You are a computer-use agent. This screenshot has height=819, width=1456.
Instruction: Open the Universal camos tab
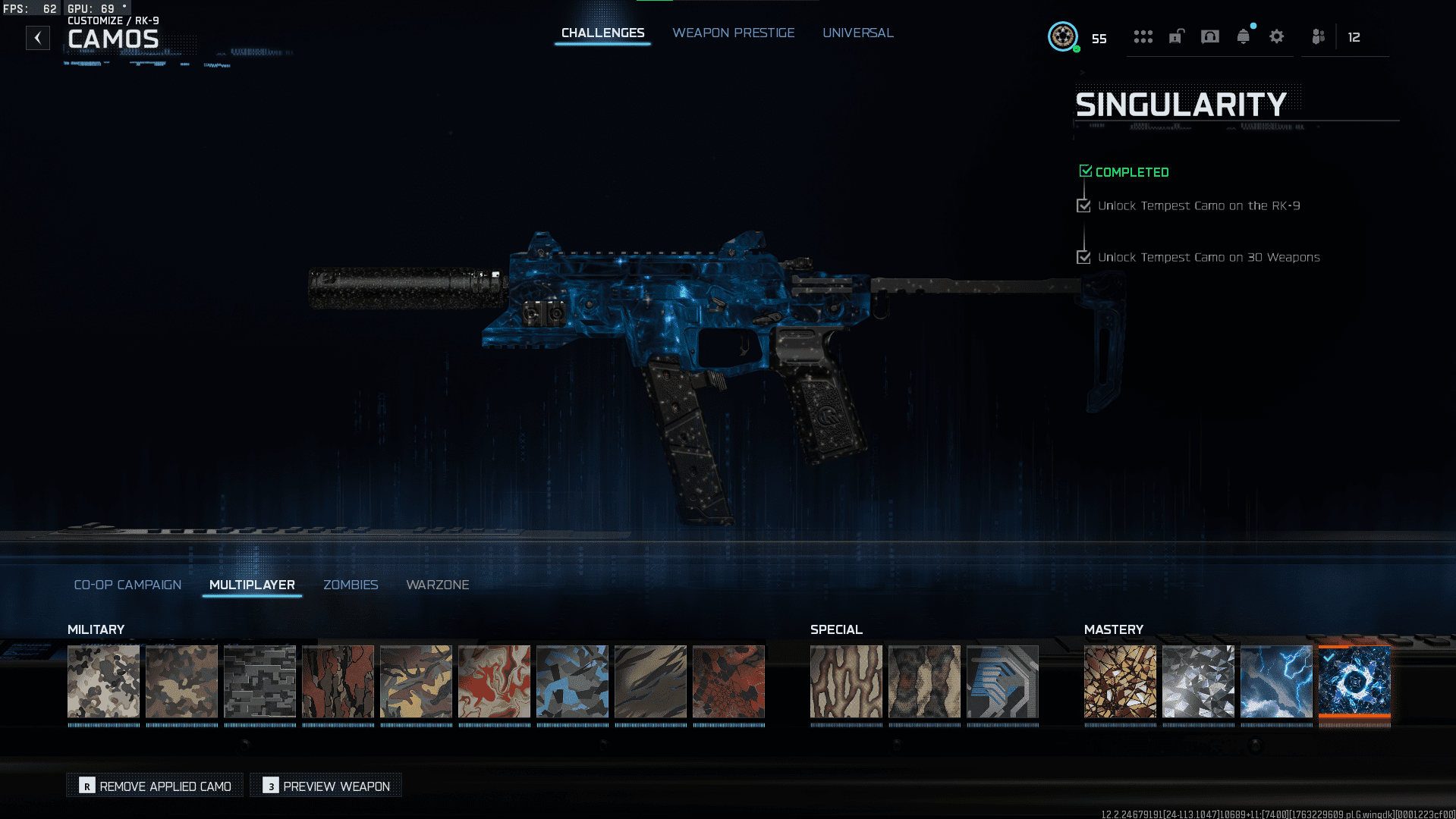coord(857,33)
